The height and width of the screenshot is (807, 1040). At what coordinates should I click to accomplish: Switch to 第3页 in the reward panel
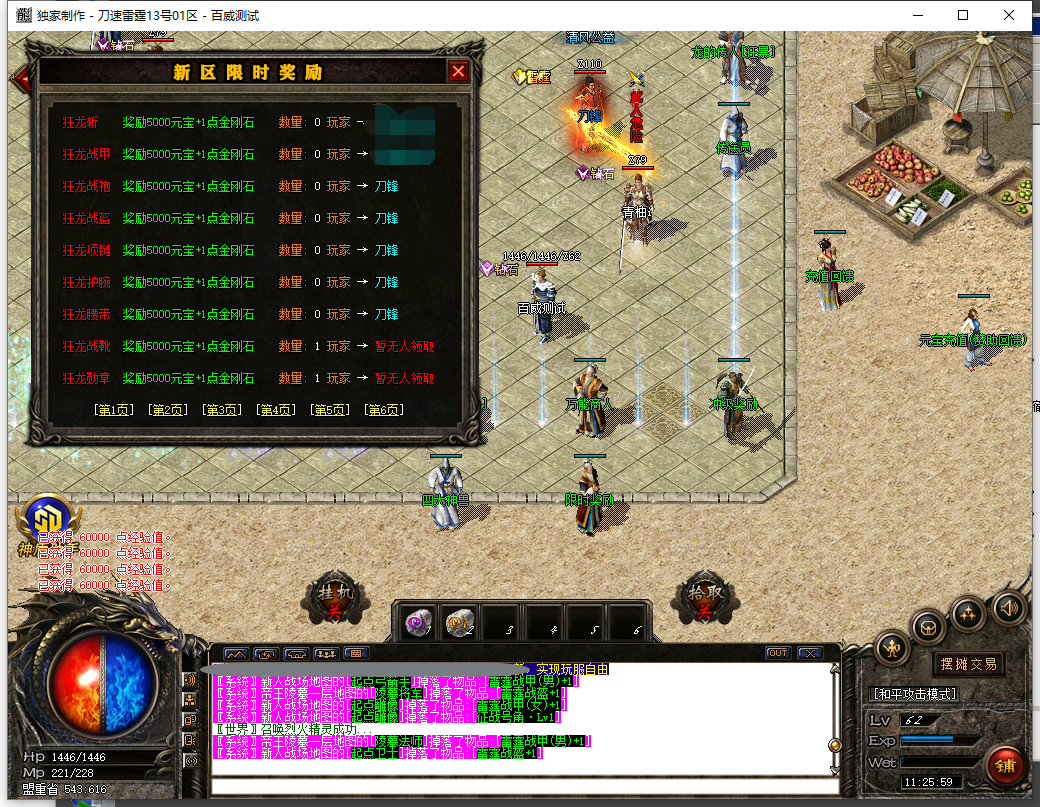(221, 410)
